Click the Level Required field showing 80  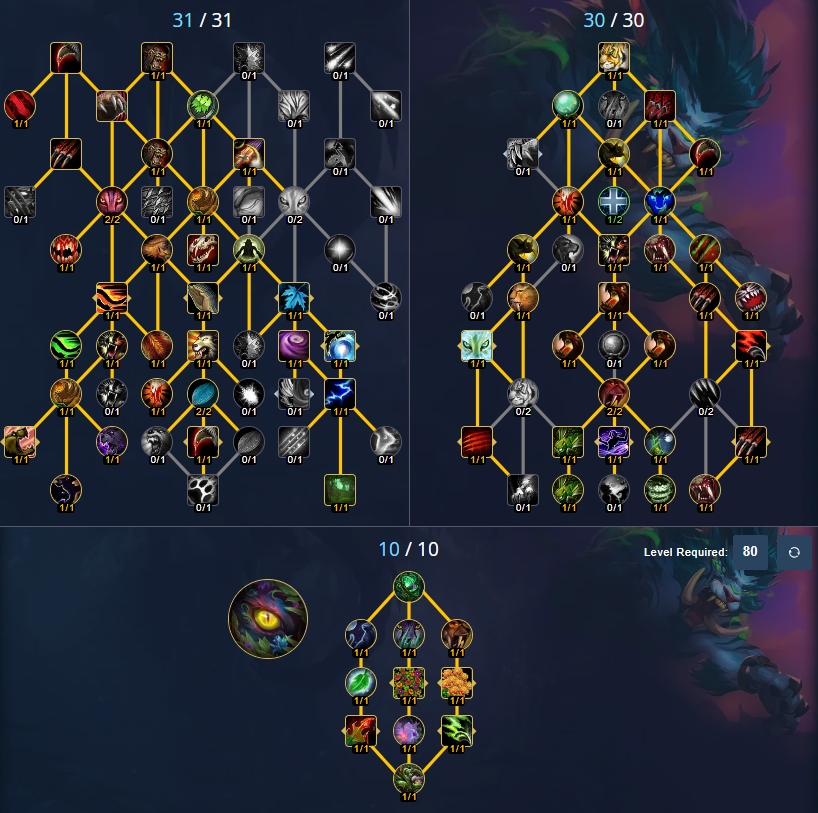(x=750, y=552)
